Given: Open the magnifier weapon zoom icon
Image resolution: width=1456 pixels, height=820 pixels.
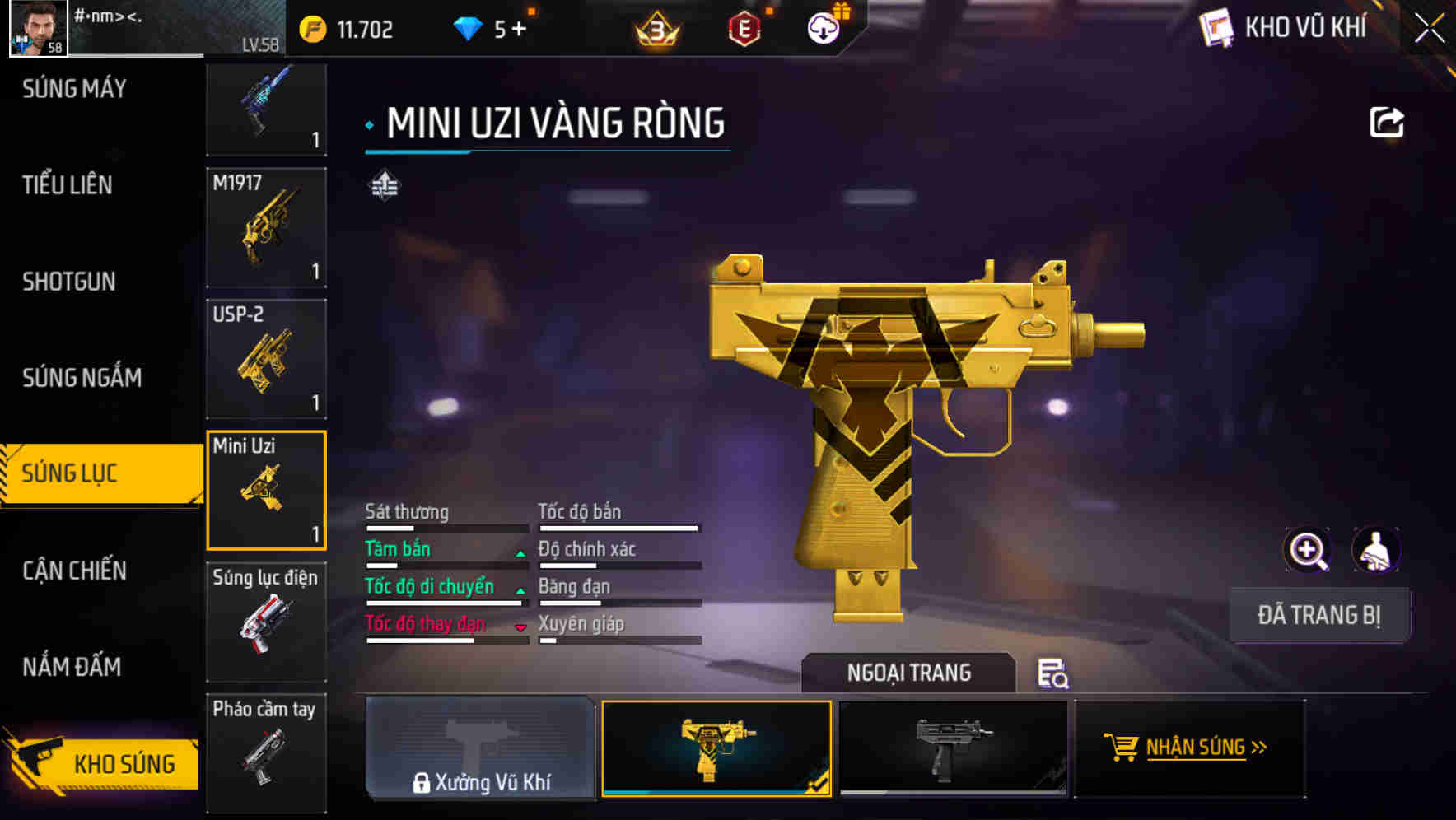Looking at the screenshot, I should (1306, 550).
